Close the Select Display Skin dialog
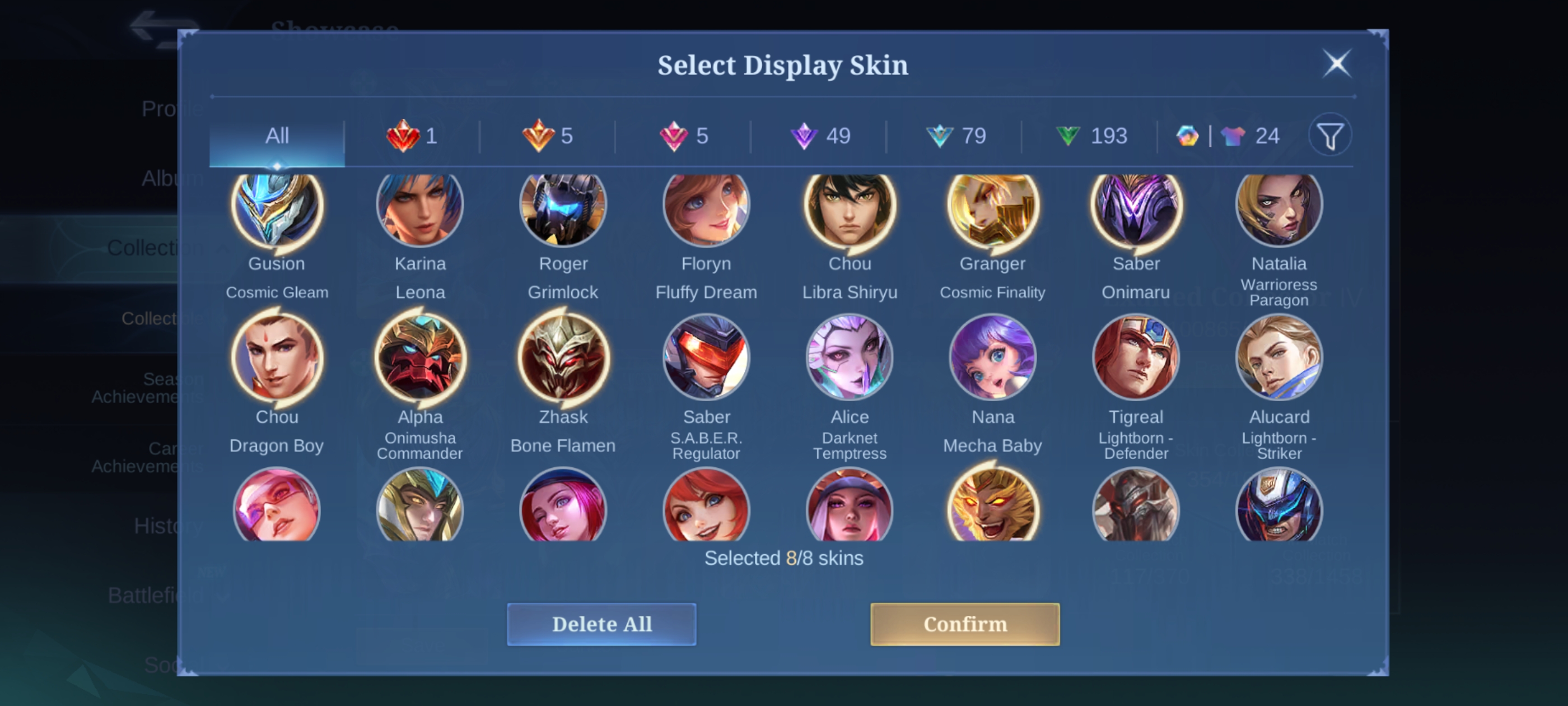Image resolution: width=1568 pixels, height=706 pixels. [1337, 63]
